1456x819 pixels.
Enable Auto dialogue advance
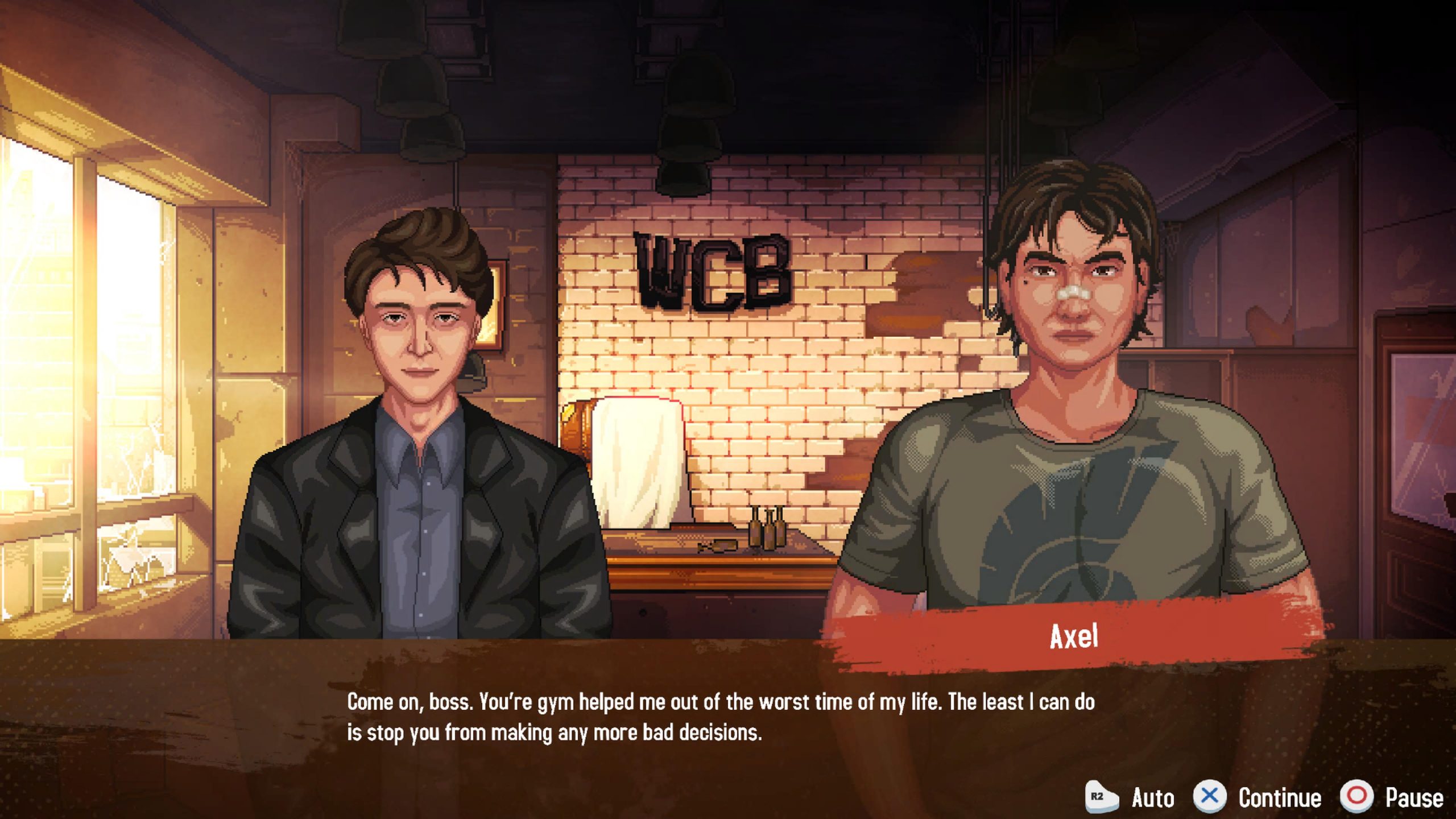coord(1131,797)
